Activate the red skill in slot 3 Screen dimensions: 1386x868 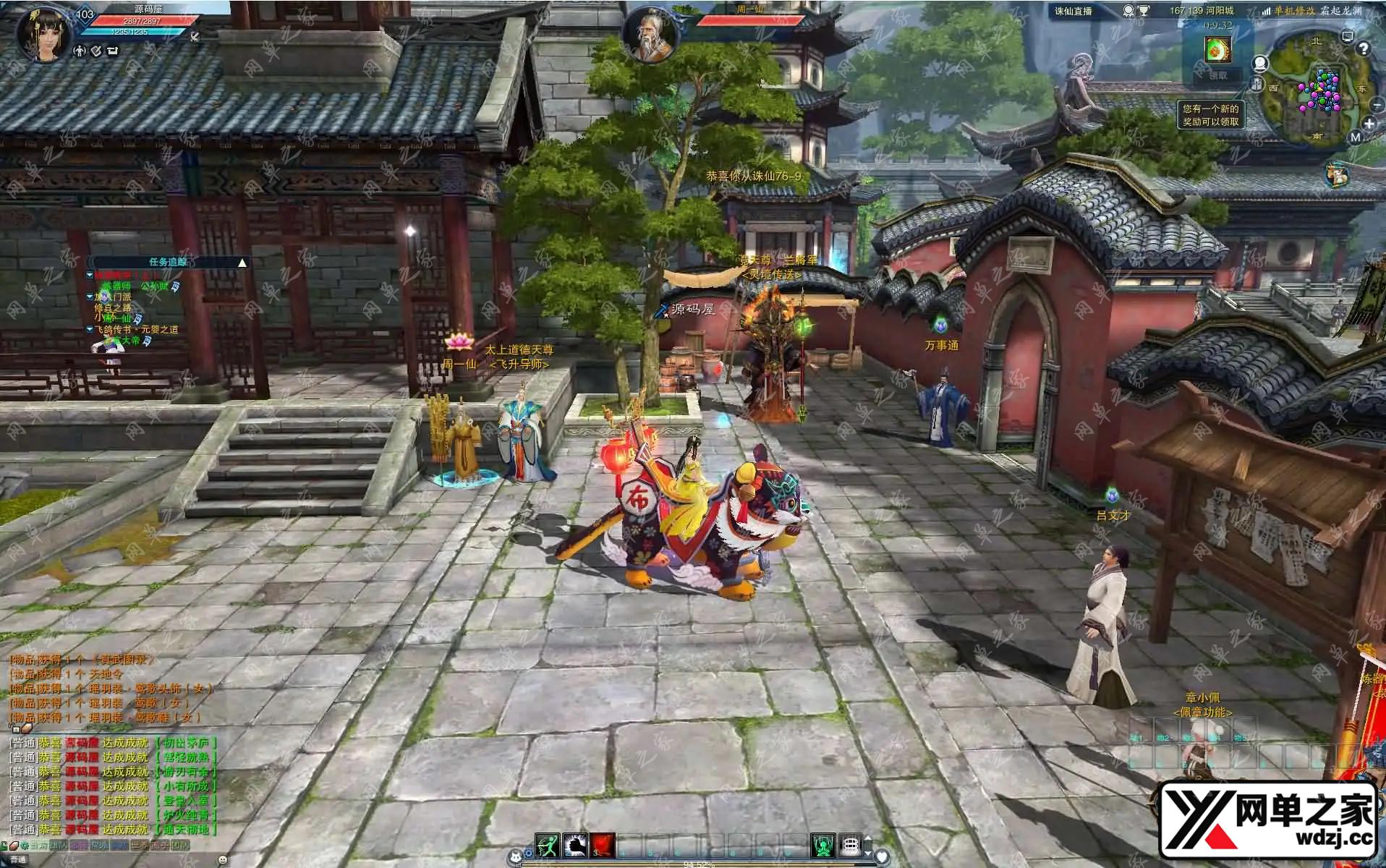pyautogui.click(x=603, y=844)
